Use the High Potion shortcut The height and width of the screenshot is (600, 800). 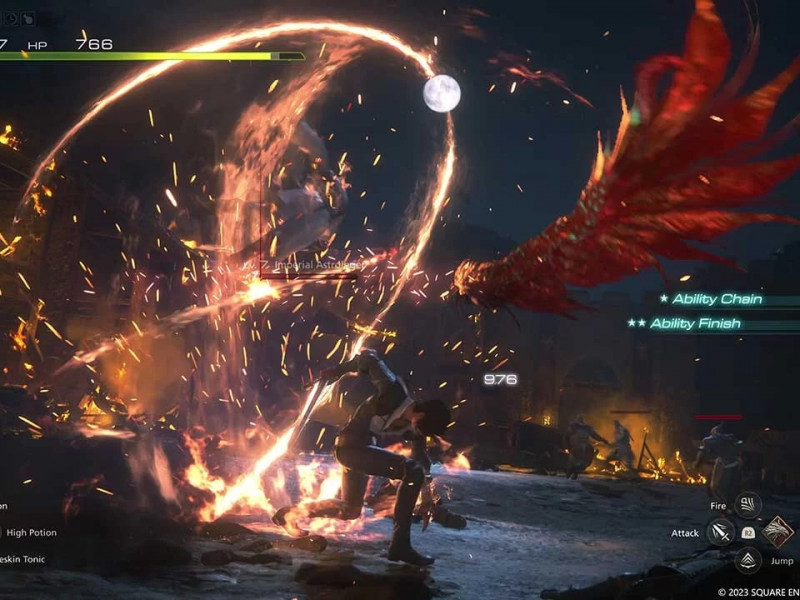coord(28,533)
